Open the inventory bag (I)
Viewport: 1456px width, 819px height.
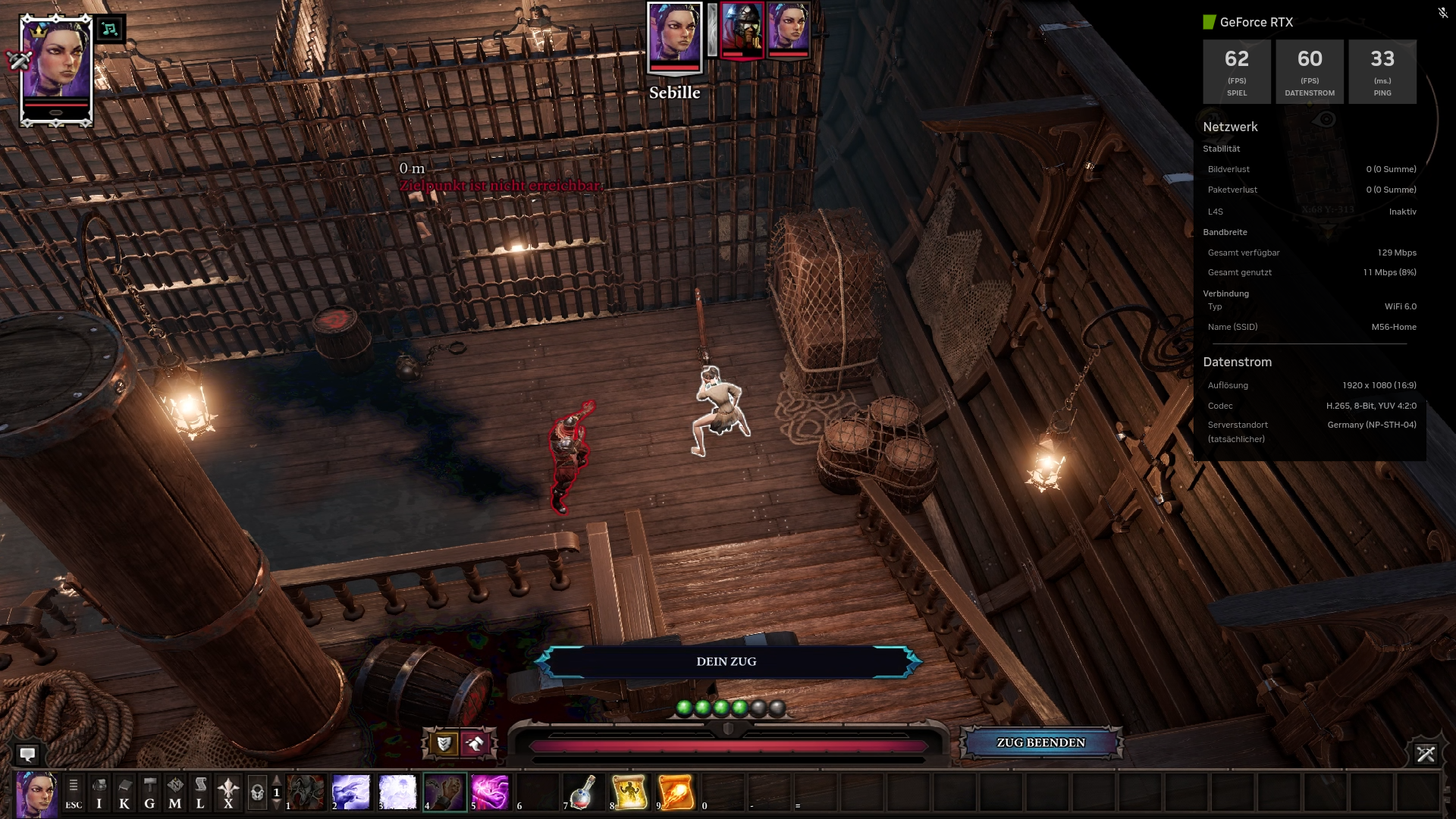(x=99, y=792)
